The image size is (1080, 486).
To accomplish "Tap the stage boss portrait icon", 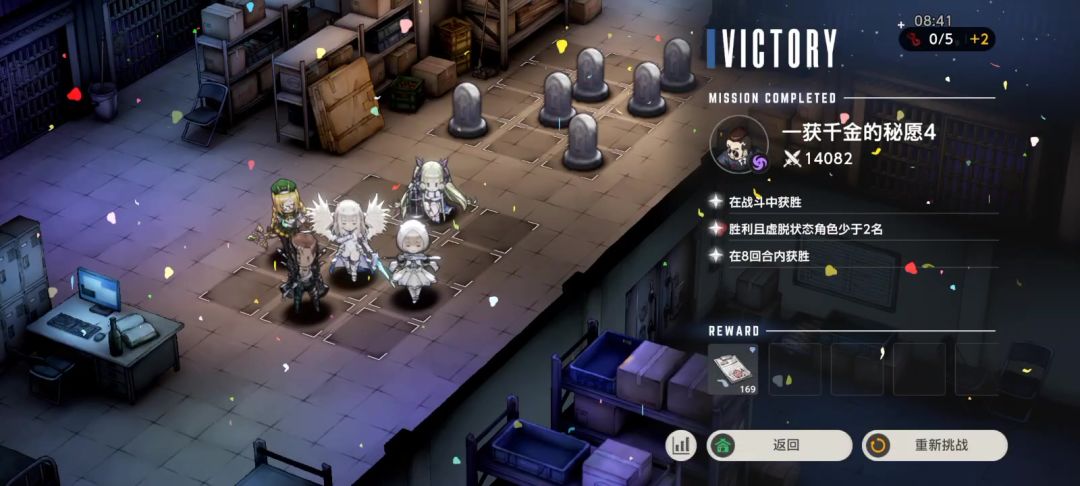I will coord(738,145).
